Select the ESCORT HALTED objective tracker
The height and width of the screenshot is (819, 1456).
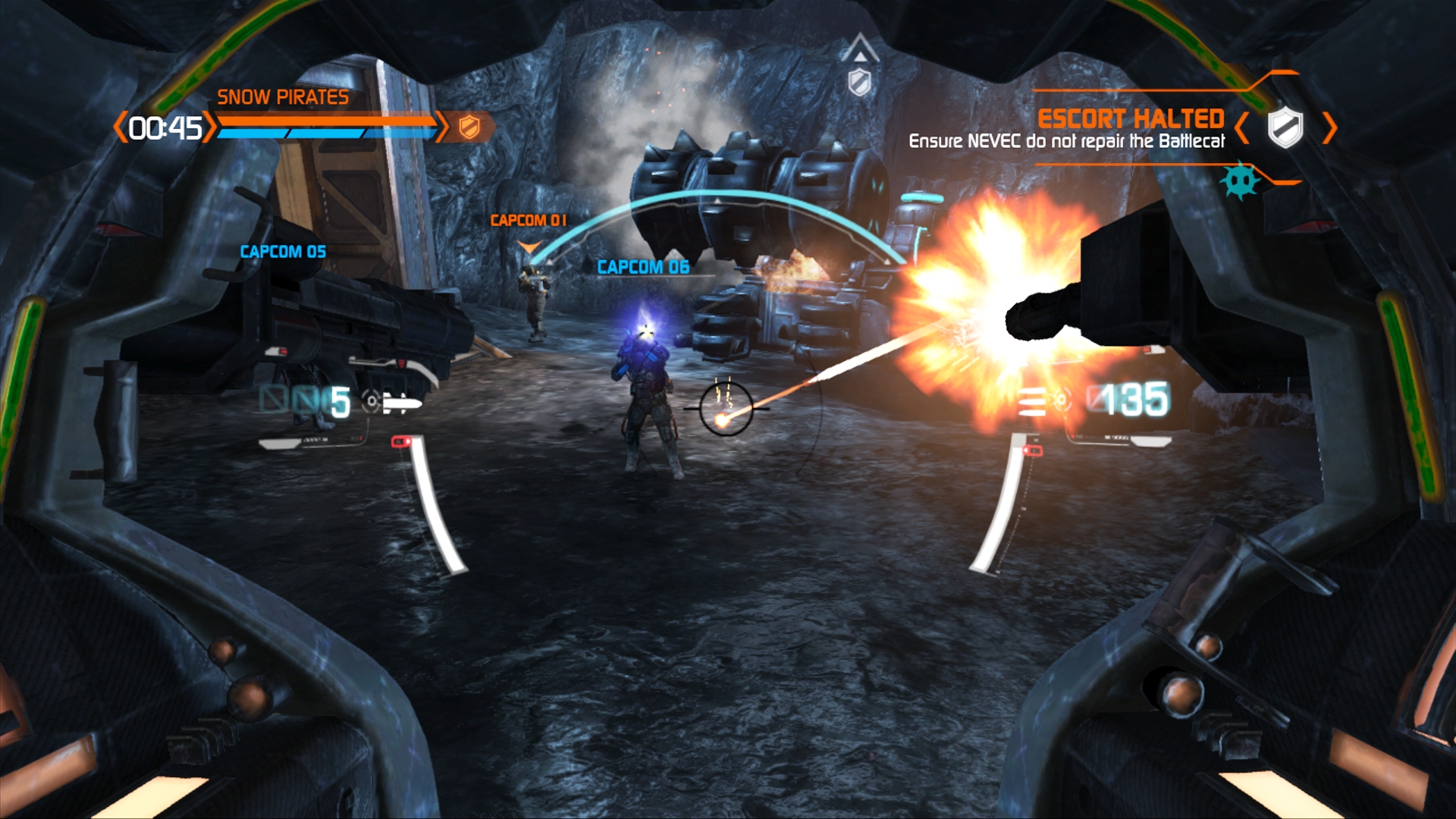1130,119
